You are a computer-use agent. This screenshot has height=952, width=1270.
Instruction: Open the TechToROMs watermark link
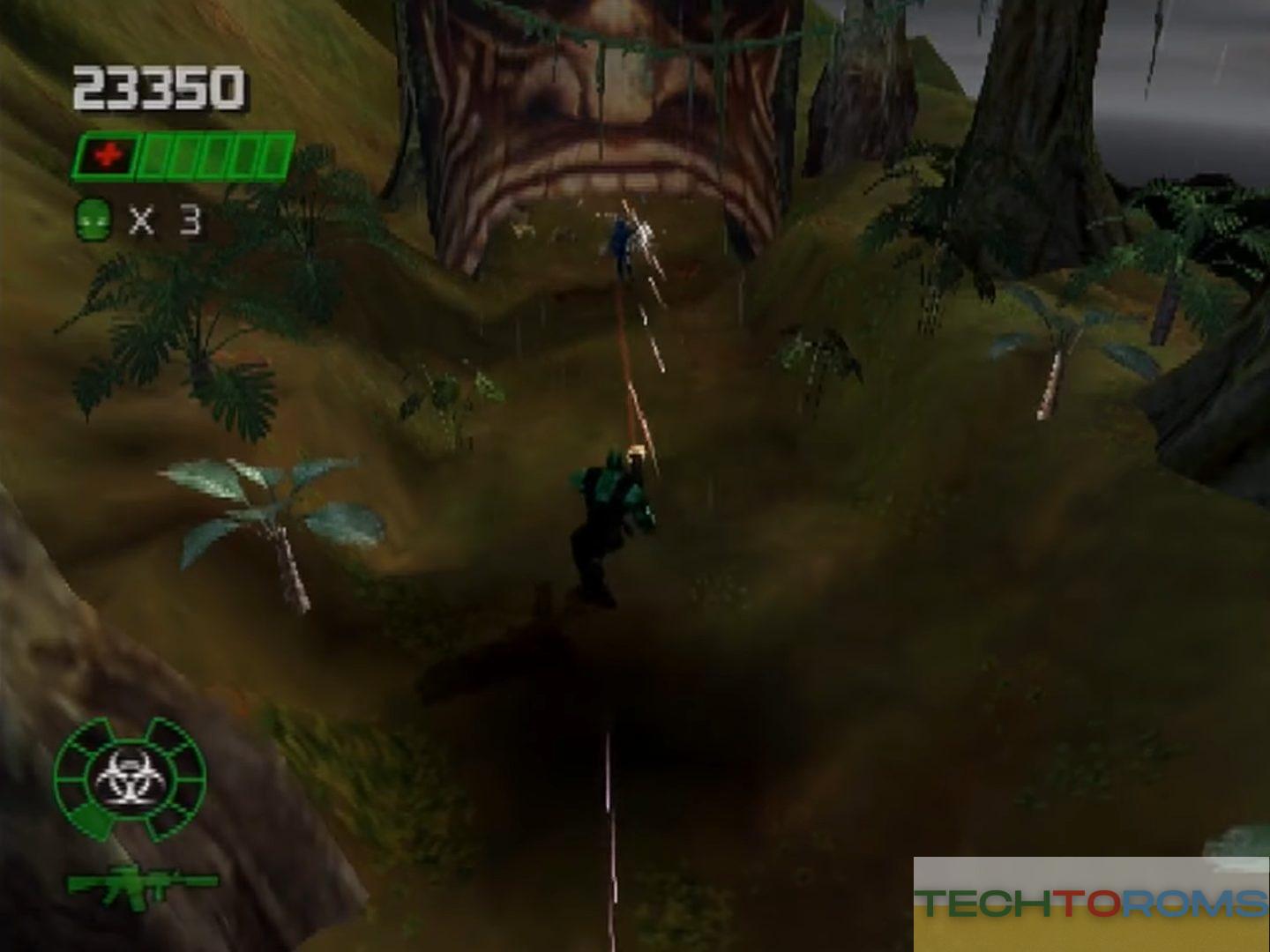[x=1091, y=902]
